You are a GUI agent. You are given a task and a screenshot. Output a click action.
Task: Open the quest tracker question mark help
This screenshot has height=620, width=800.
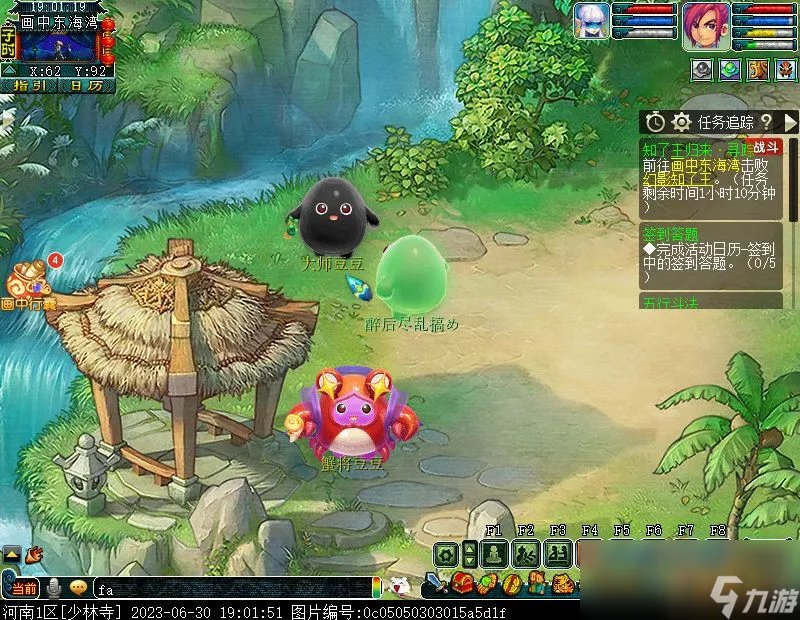[x=765, y=122]
